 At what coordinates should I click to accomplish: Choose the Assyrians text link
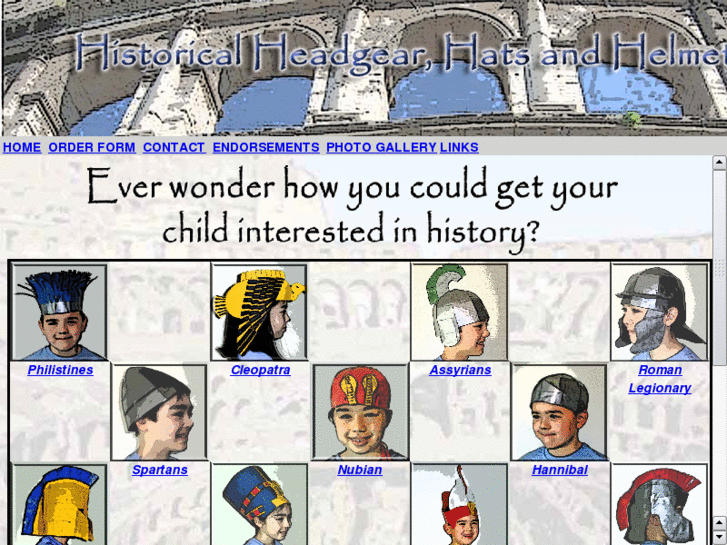coord(460,370)
